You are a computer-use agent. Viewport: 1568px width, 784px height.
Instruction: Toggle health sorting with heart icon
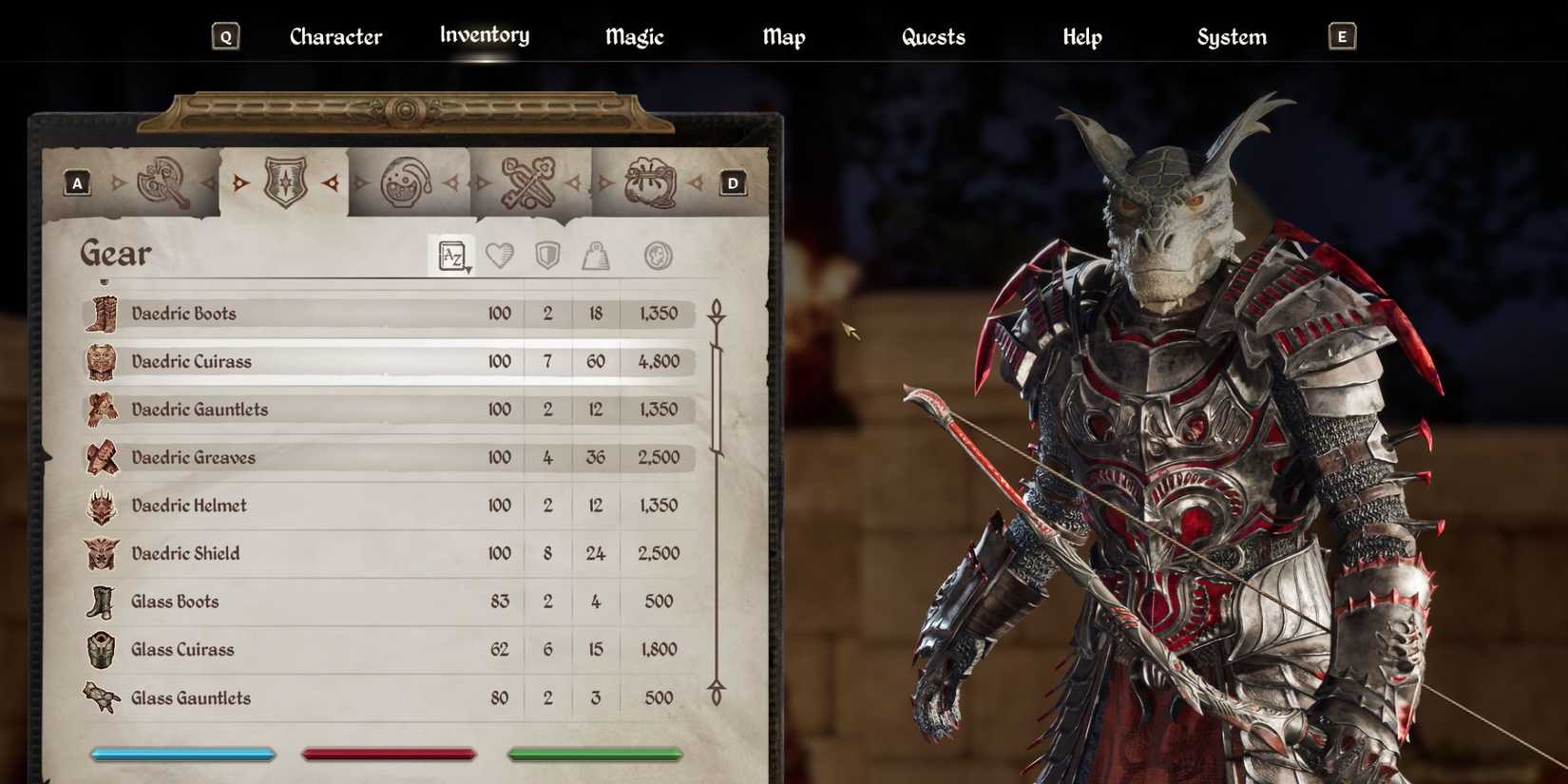pos(500,254)
